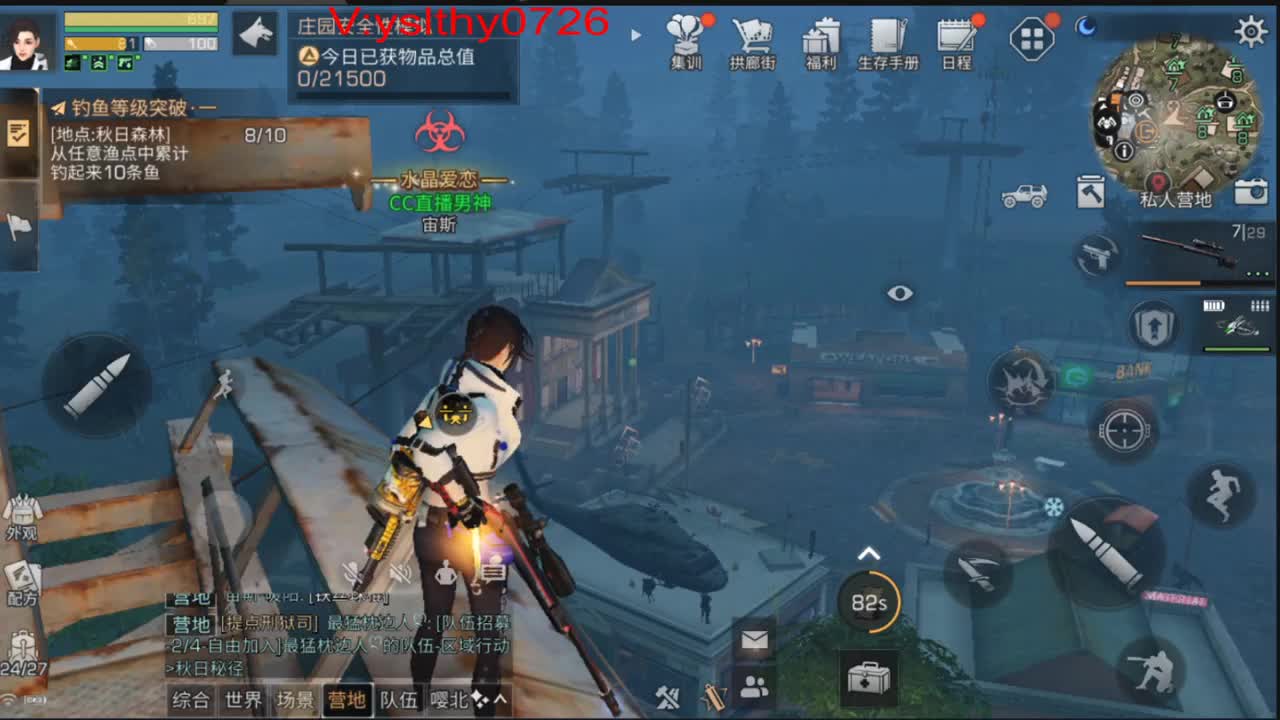1280x720 pixels.
Task: Toggle the spectate eye indicator
Action: [x=899, y=293]
